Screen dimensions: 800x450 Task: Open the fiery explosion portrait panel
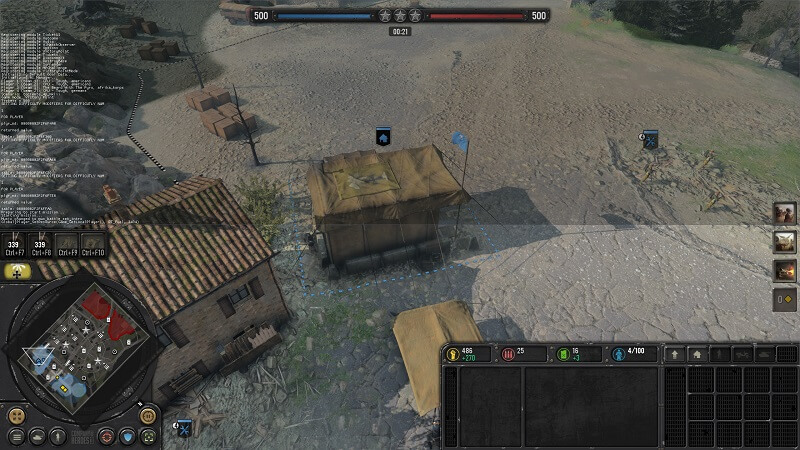point(785,270)
